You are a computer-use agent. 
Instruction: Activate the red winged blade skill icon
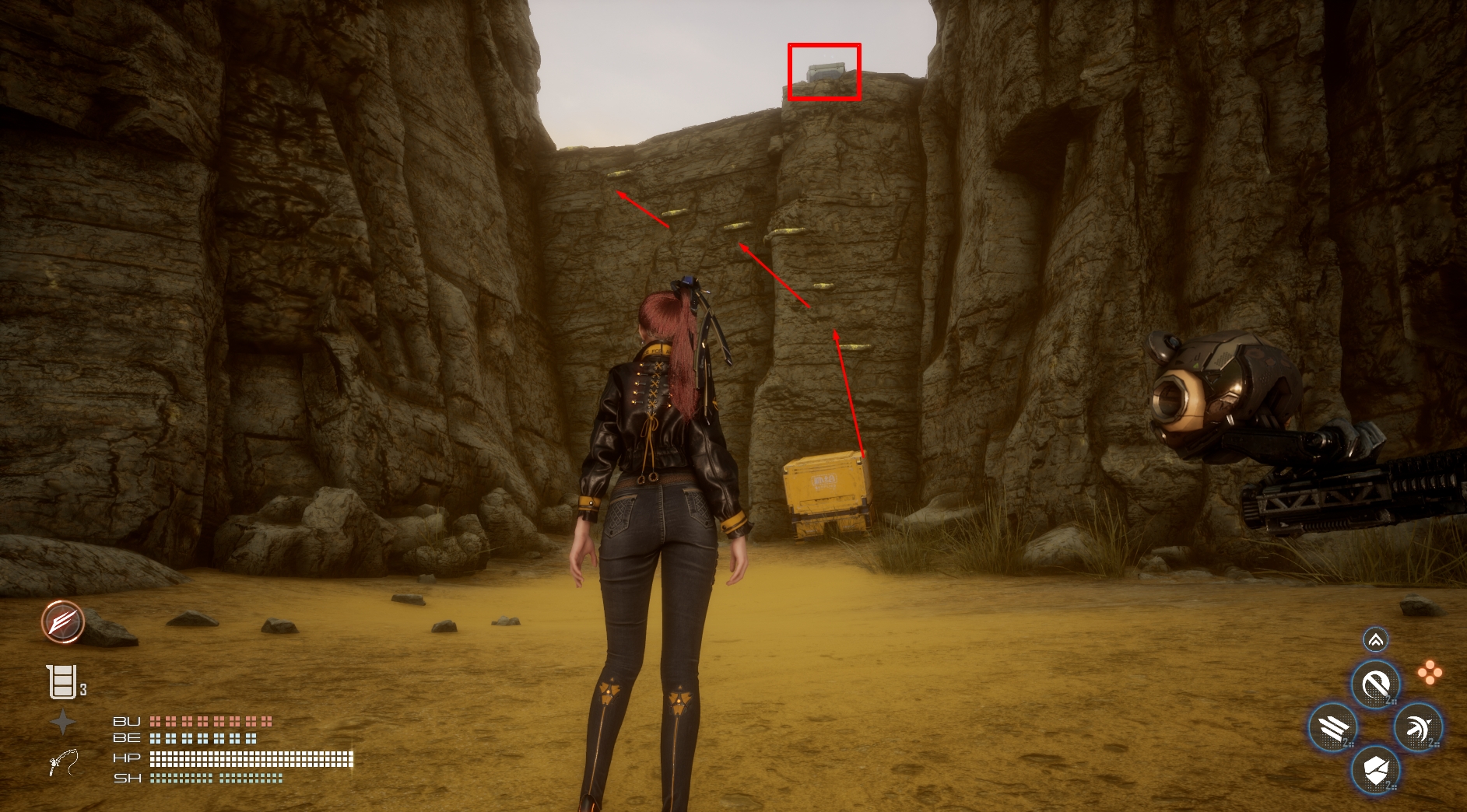tap(63, 621)
